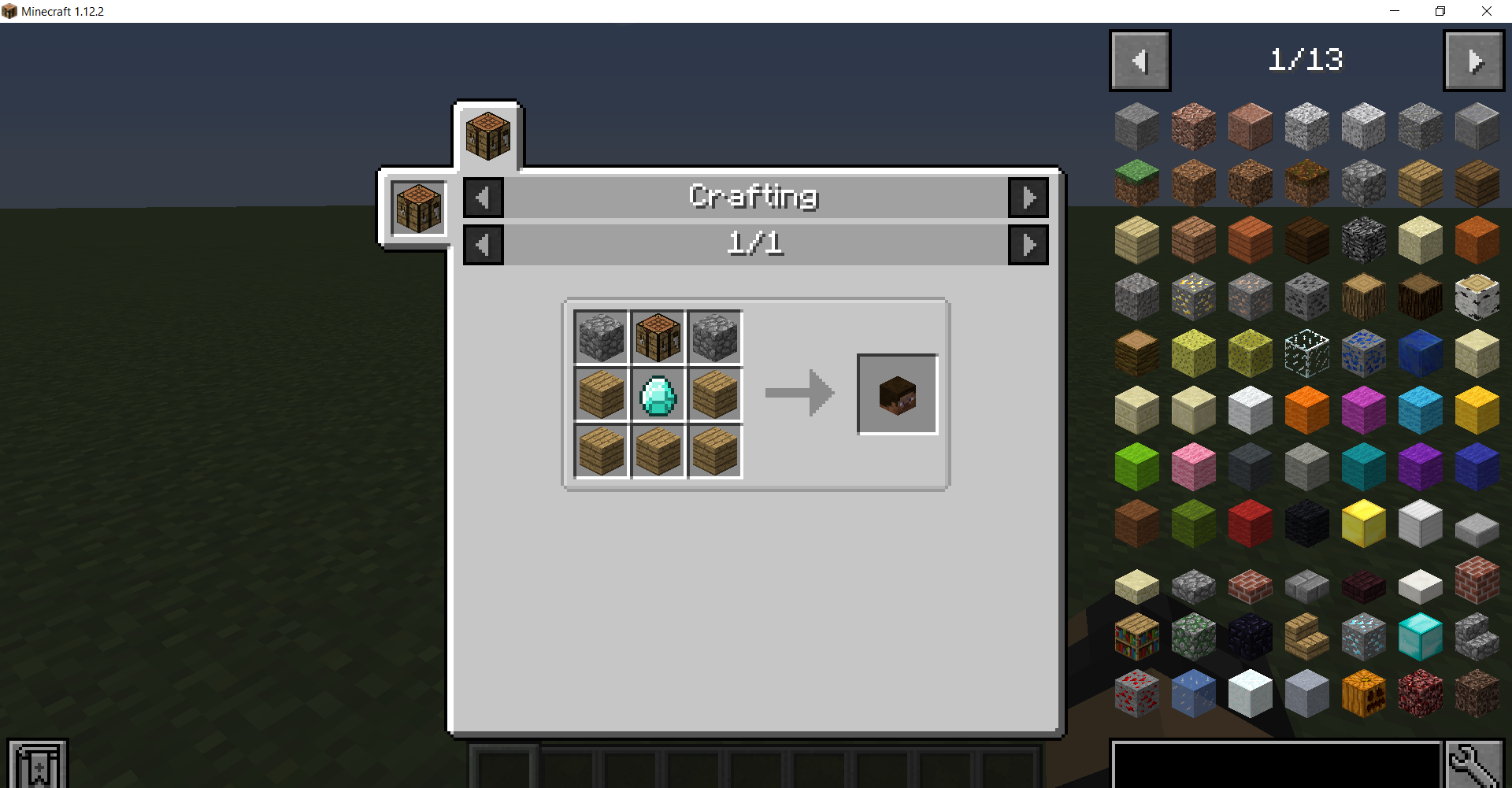Click the left arrow beside the 1/1 counter
The image size is (1512, 788).
tap(484, 244)
